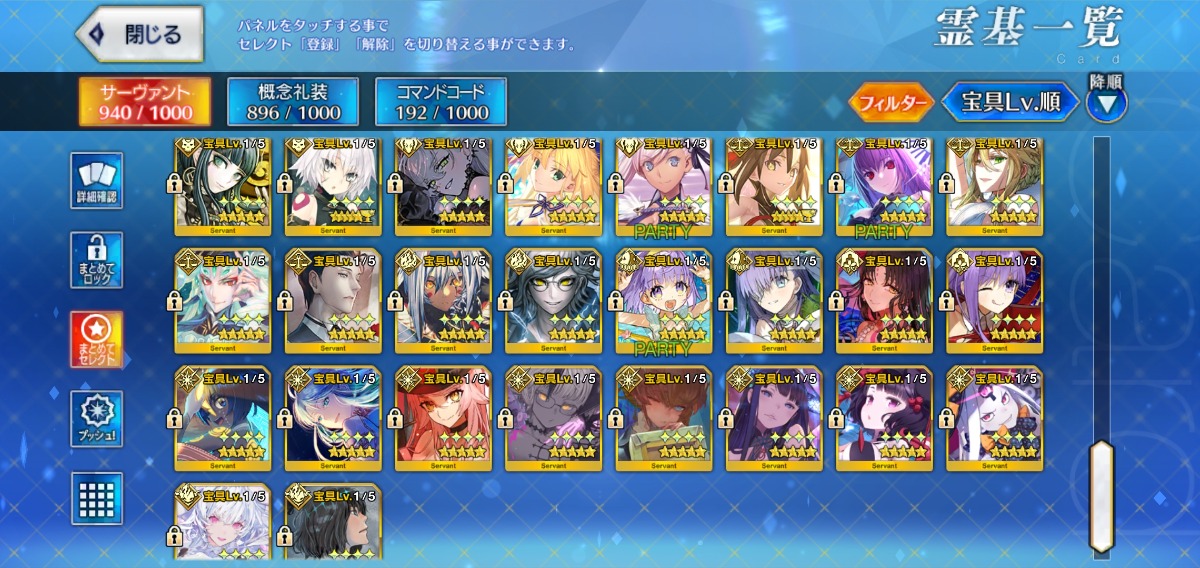Select the pink-haired servant on red background

(444, 418)
